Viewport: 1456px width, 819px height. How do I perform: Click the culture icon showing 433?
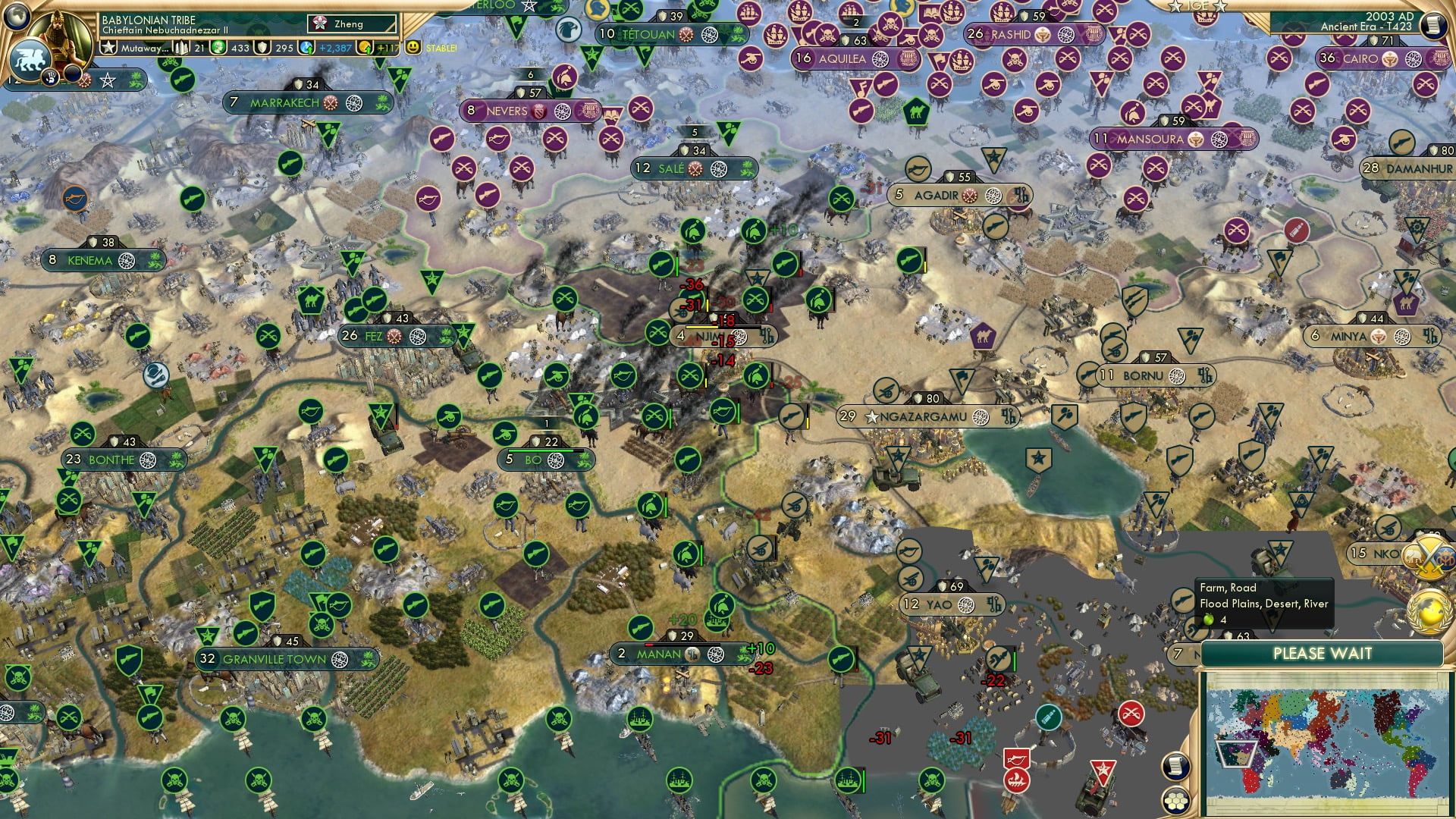click(217, 49)
